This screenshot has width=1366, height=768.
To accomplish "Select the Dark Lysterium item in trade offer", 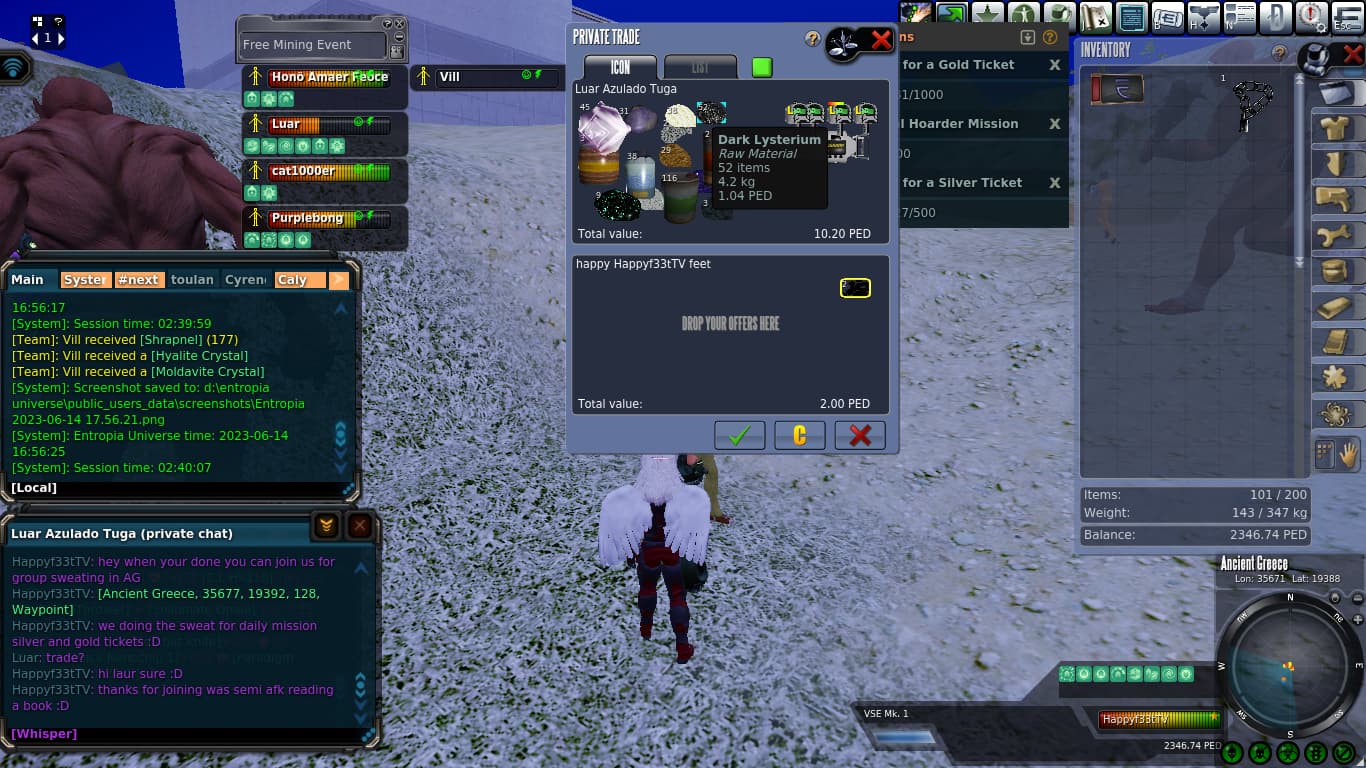I will (711, 113).
